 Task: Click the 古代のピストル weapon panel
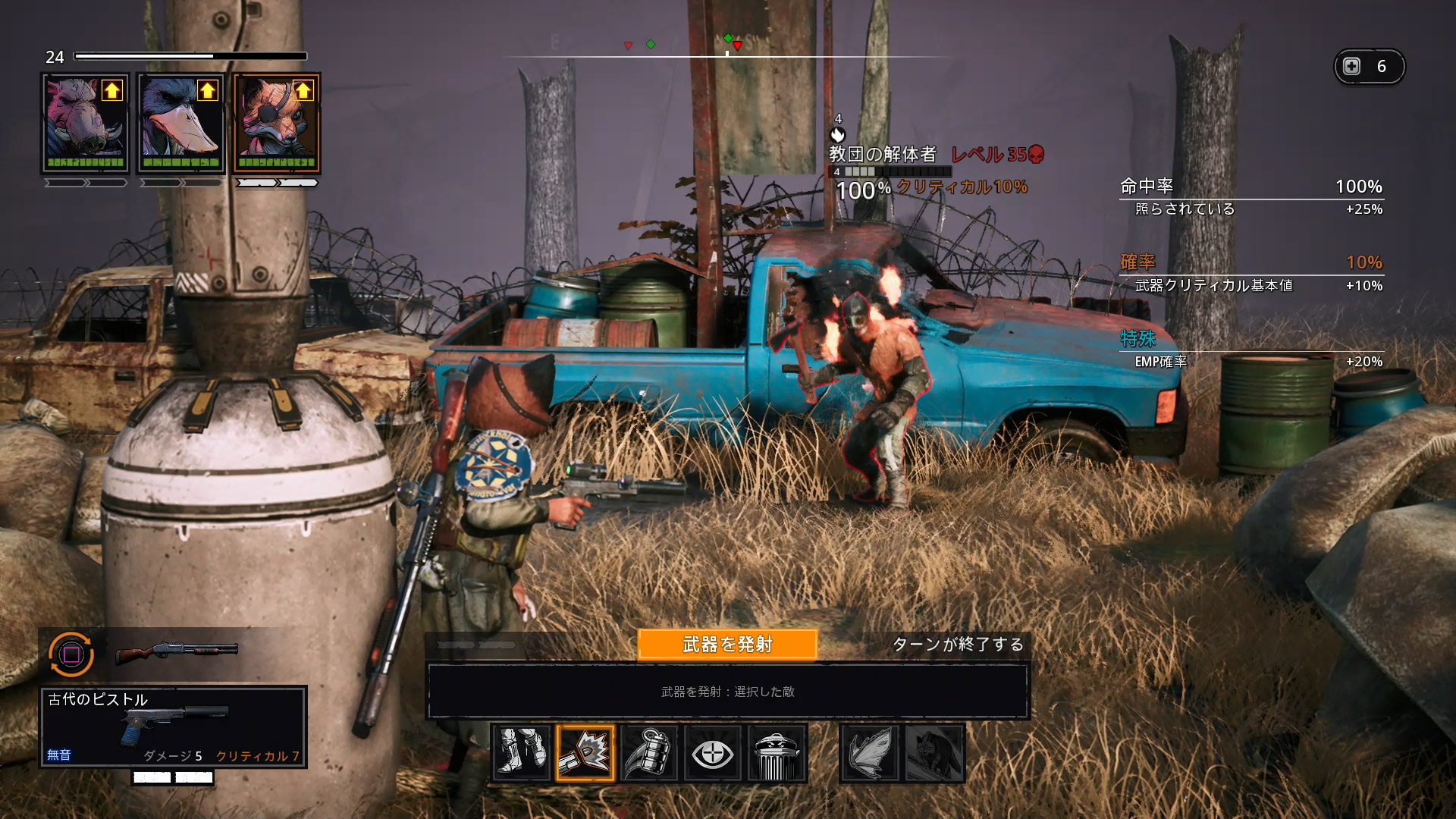pos(173,726)
